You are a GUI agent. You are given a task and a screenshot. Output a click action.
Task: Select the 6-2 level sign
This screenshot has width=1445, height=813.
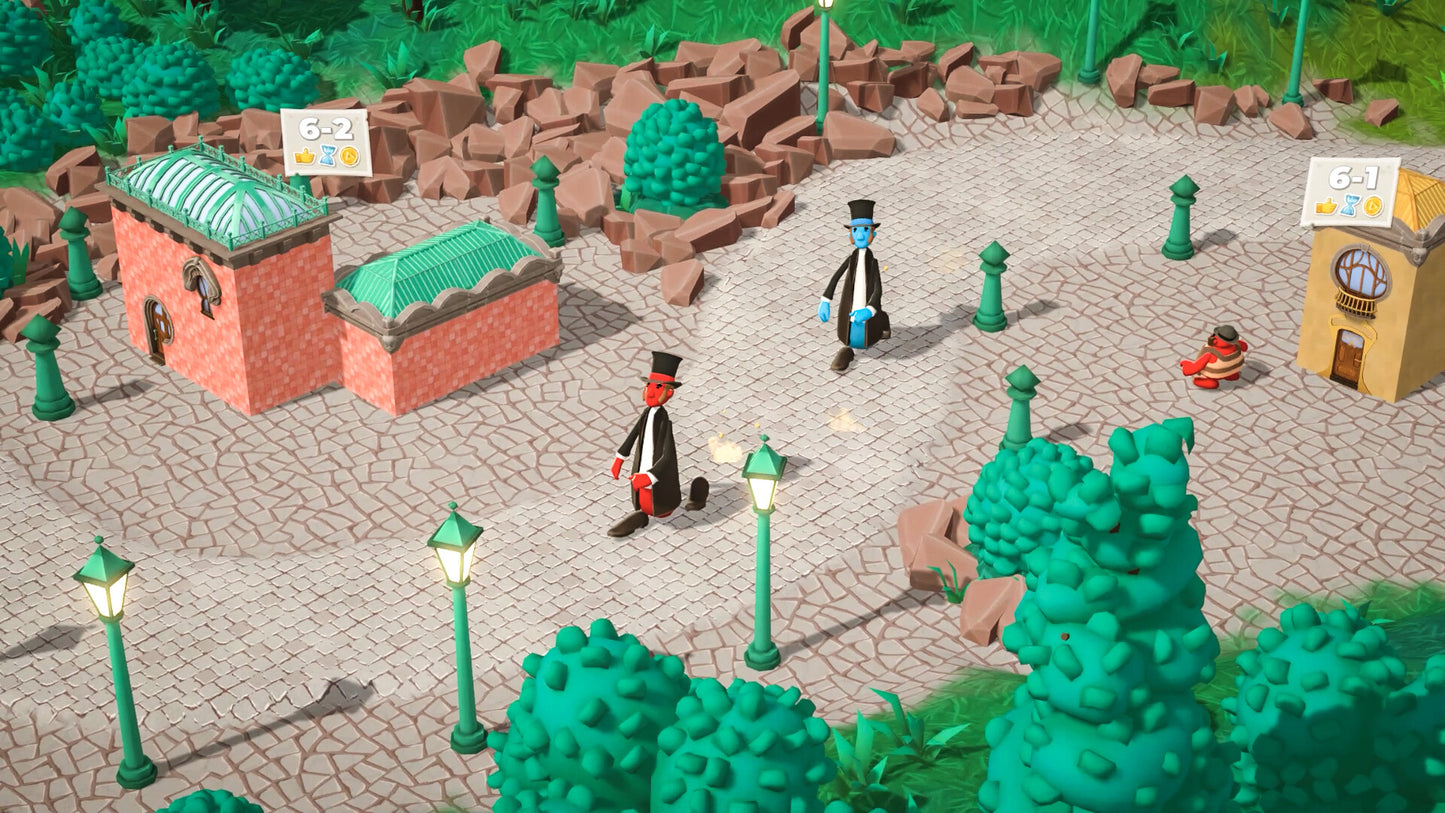[325, 142]
